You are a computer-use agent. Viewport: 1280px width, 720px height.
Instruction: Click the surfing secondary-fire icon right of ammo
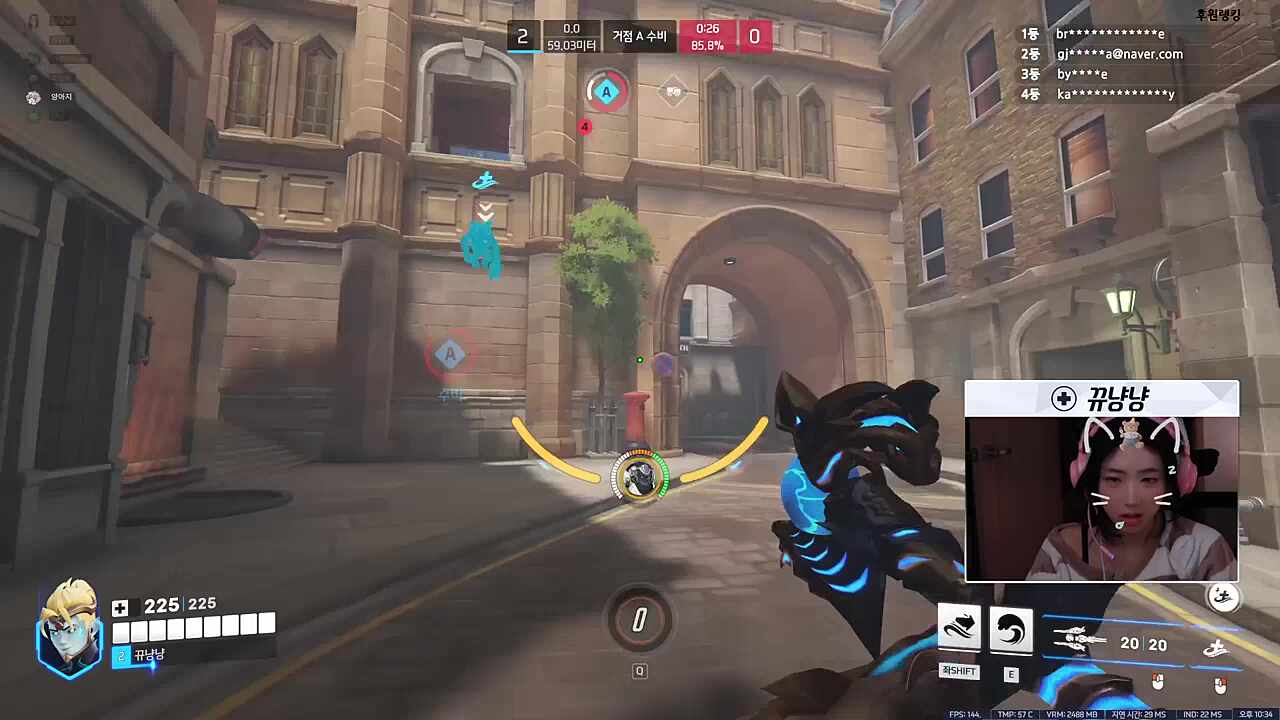pyautogui.click(x=1216, y=648)
